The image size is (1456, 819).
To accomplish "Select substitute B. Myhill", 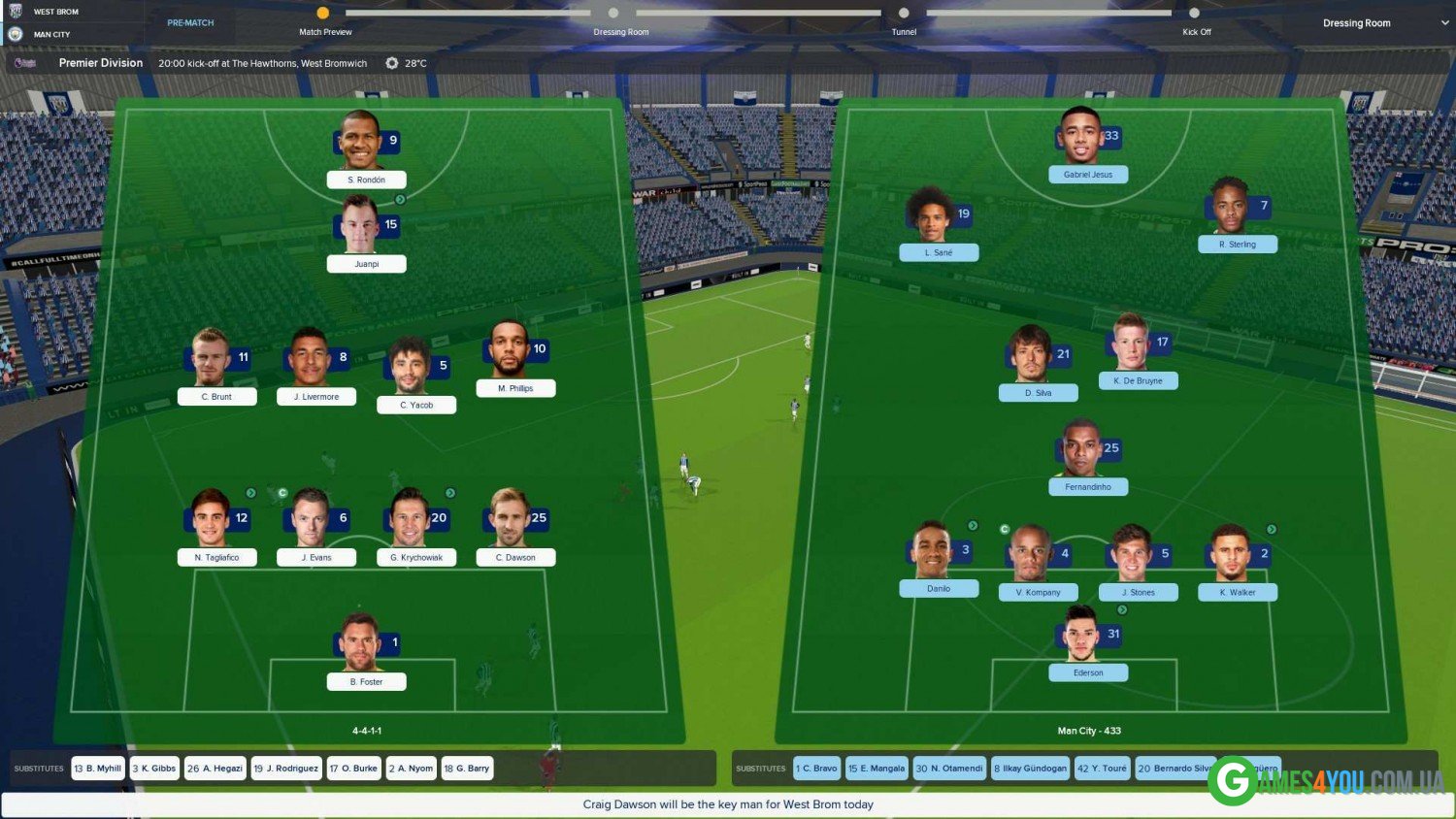I will coord(98,769).
